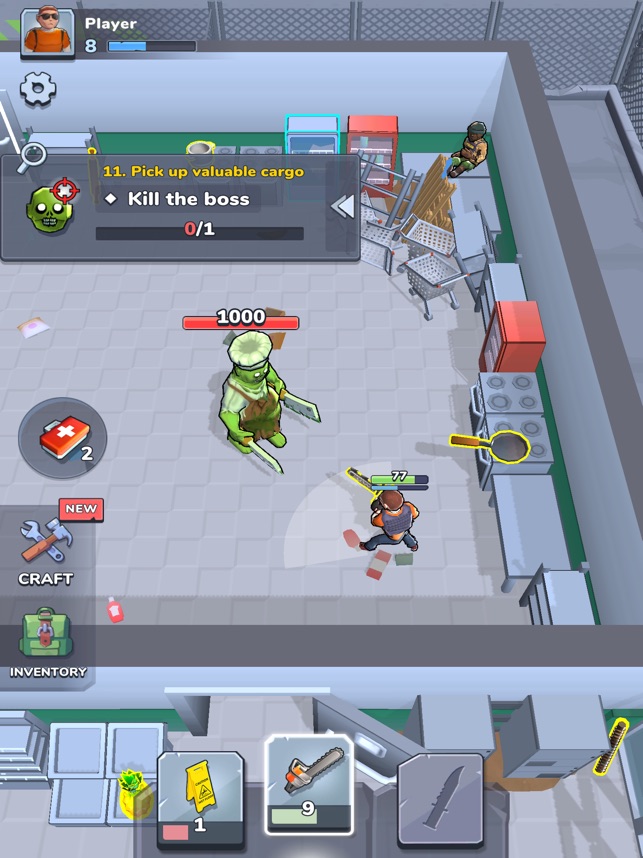This screenshot has height=858, width=643.
Task: Select the knife silhouette slot
Action: pos(441,797)
